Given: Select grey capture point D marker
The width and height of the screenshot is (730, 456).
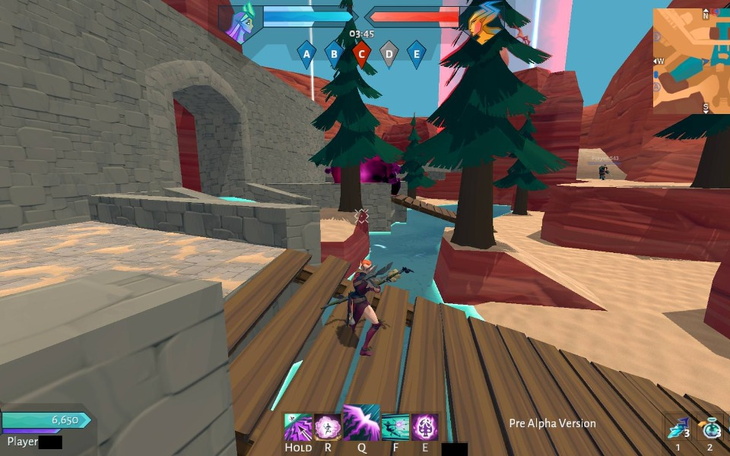Looking at the screenshot, I should (389, 53).
